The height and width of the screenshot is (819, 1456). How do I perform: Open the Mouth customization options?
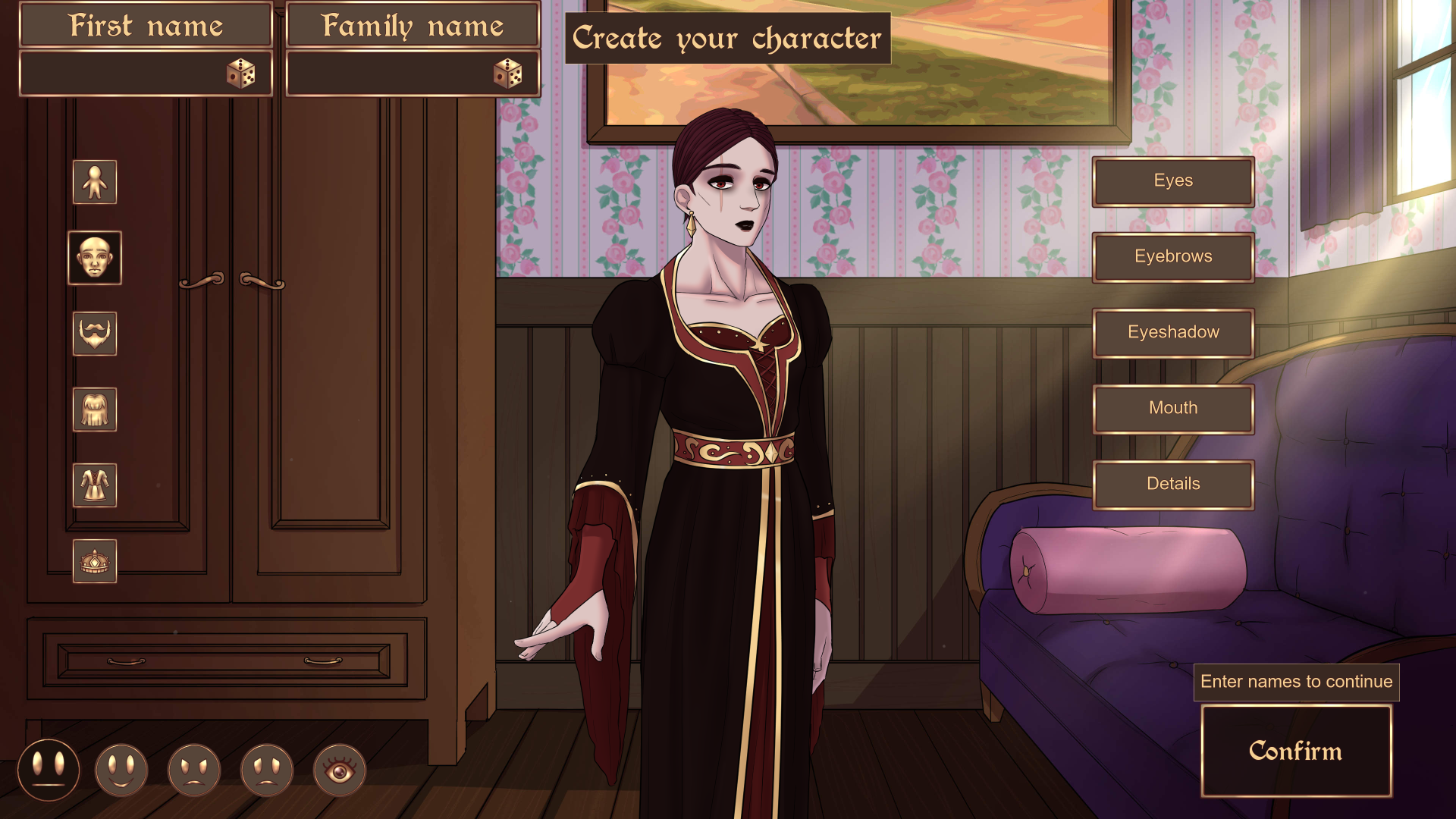(1172, 408)
